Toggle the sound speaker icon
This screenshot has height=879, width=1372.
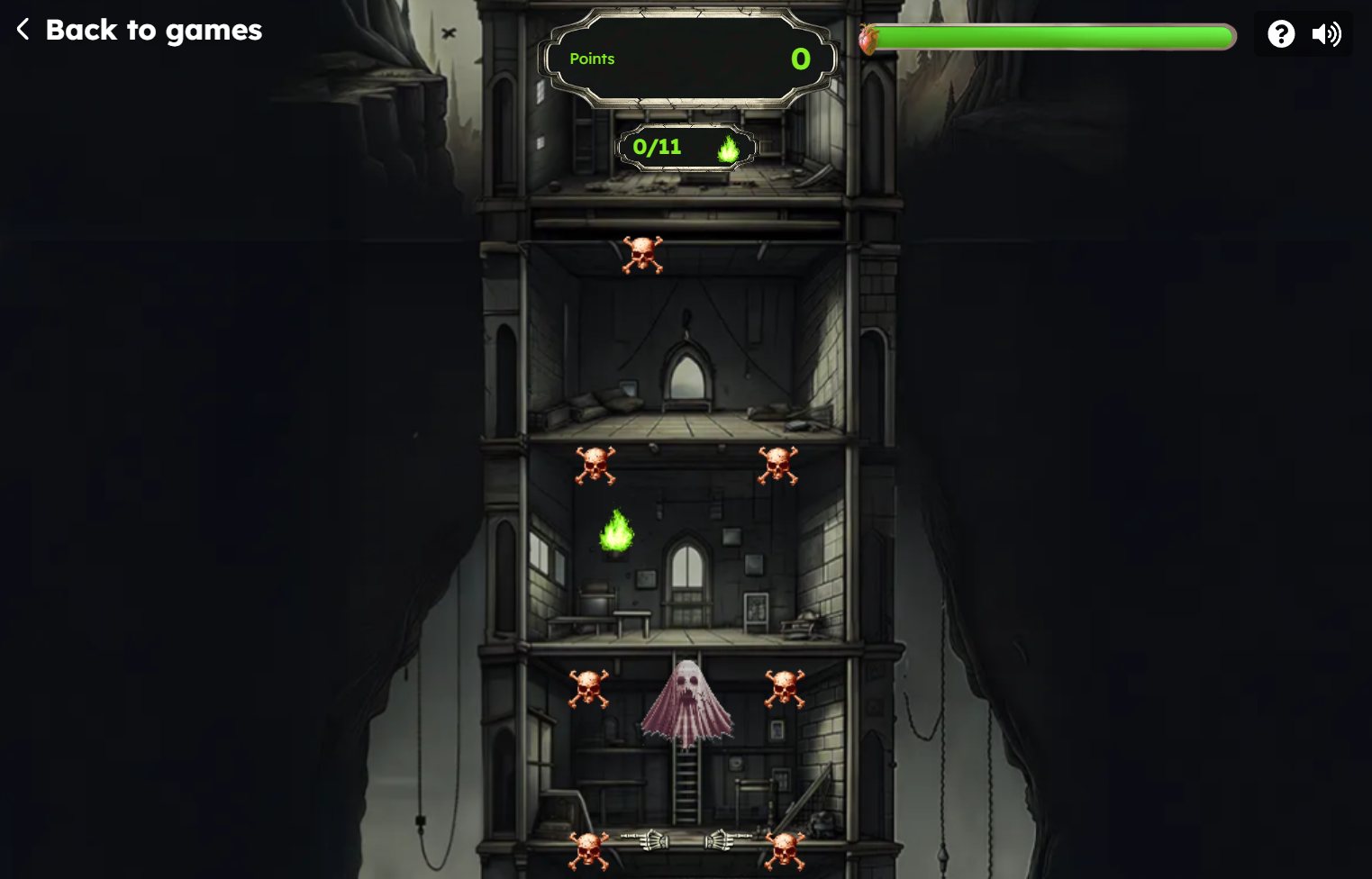(1326, 34)
